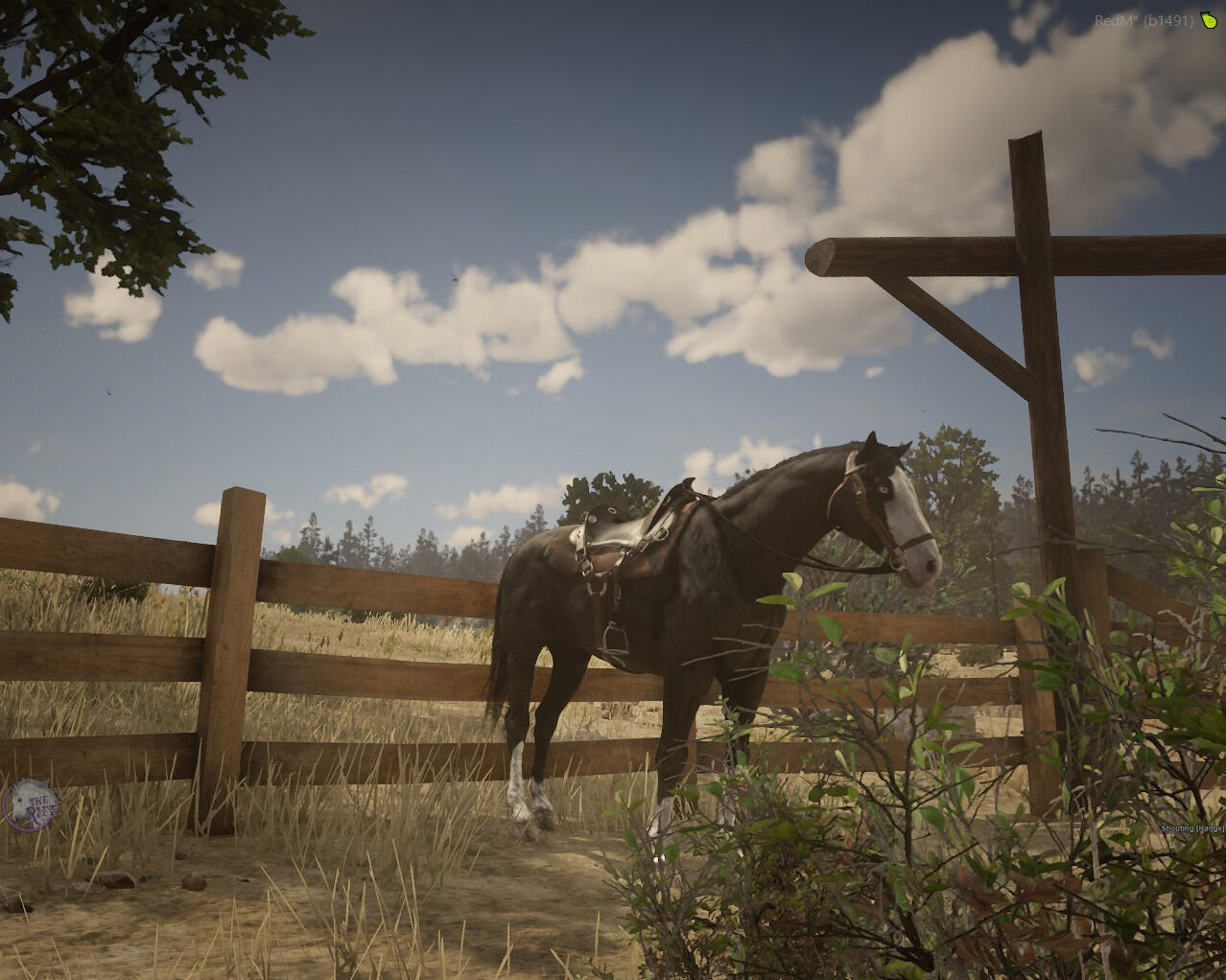
Task: Click the Rift horse logo badge
Action: tap(30, 803)
